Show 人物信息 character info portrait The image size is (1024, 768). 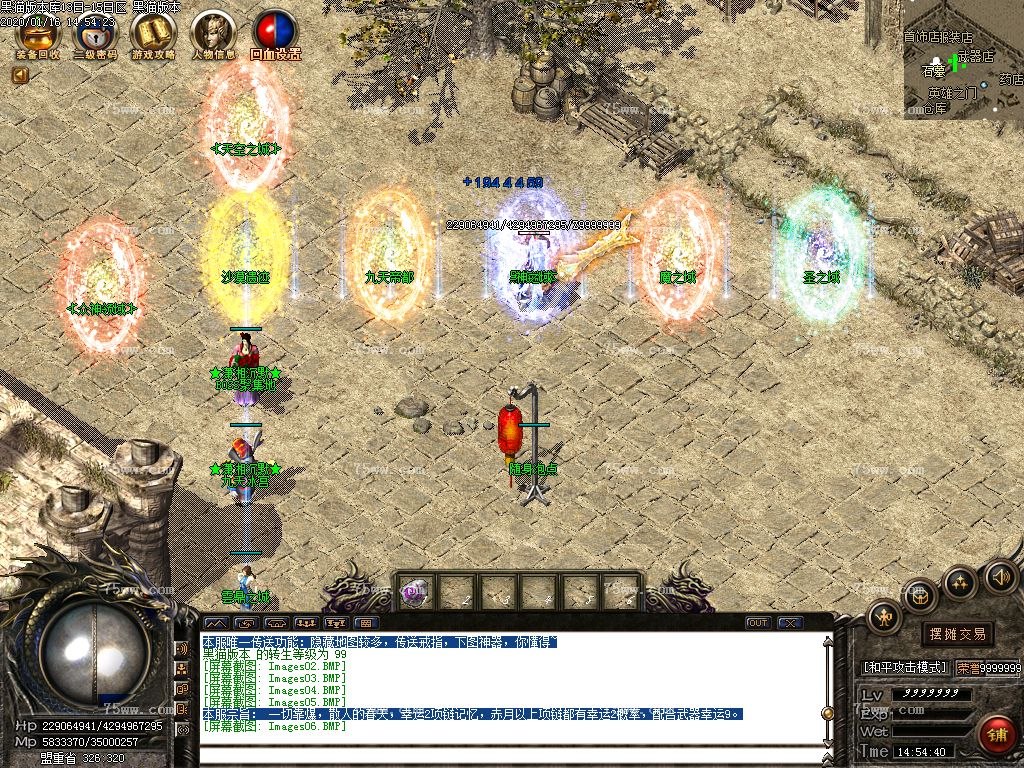tap(212, 33)
